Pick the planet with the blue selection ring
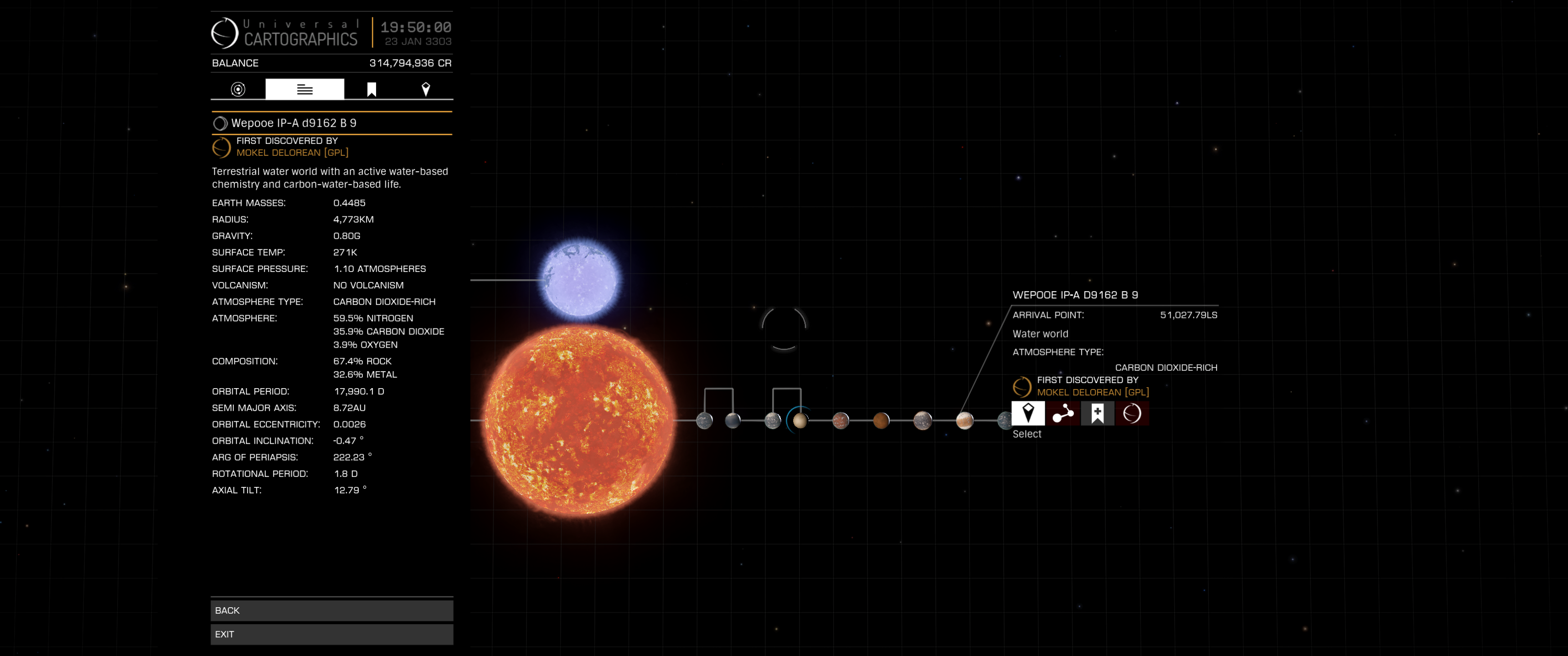The height and width of the screenshot is (656, 1568). [x=800, y=420]
